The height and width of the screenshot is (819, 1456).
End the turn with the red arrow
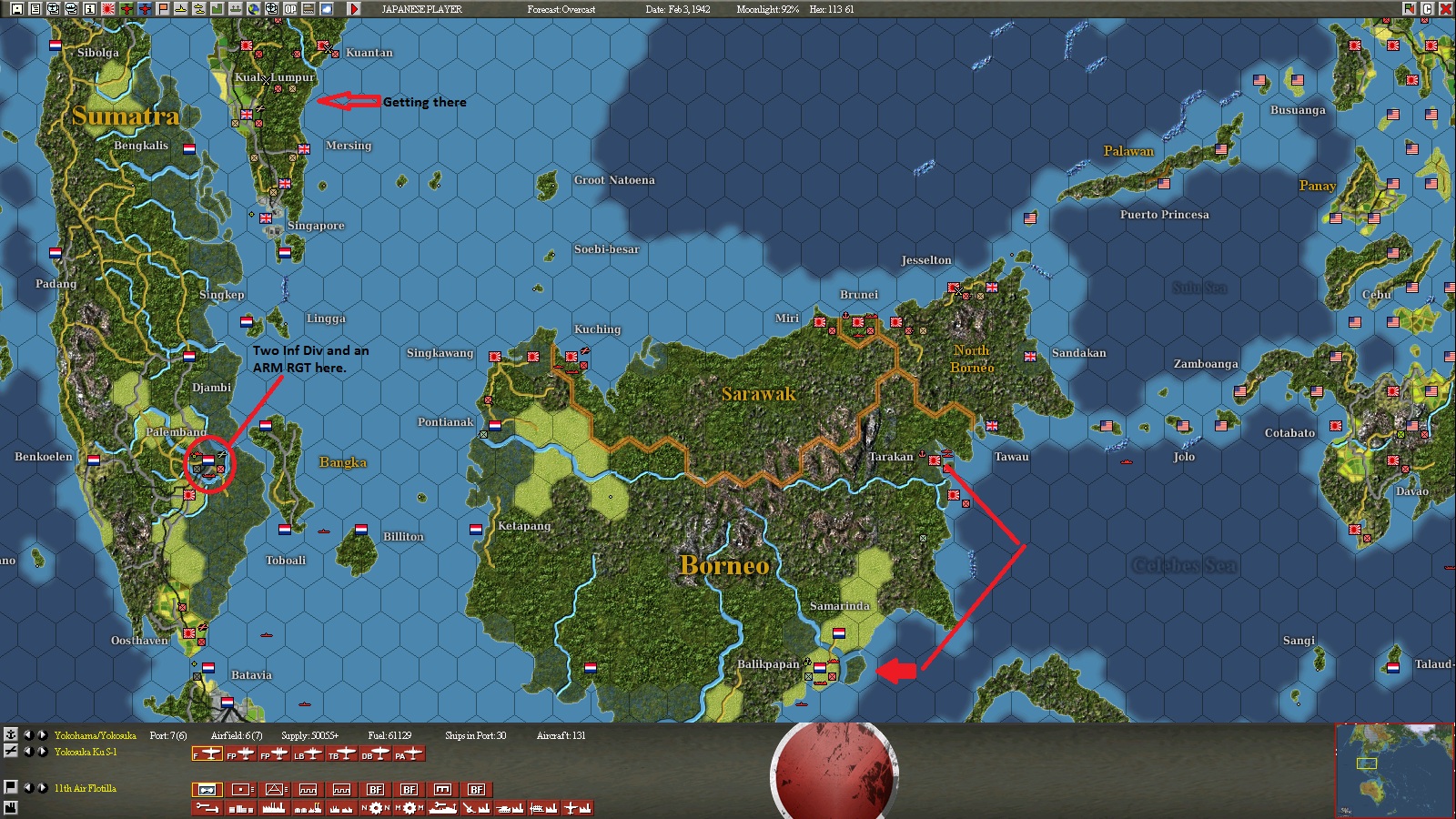[x=355, y=9]
